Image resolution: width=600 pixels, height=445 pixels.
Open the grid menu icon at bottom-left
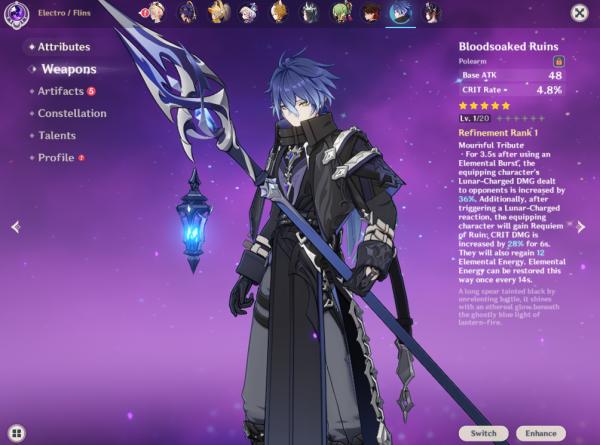tap(17, 433)
